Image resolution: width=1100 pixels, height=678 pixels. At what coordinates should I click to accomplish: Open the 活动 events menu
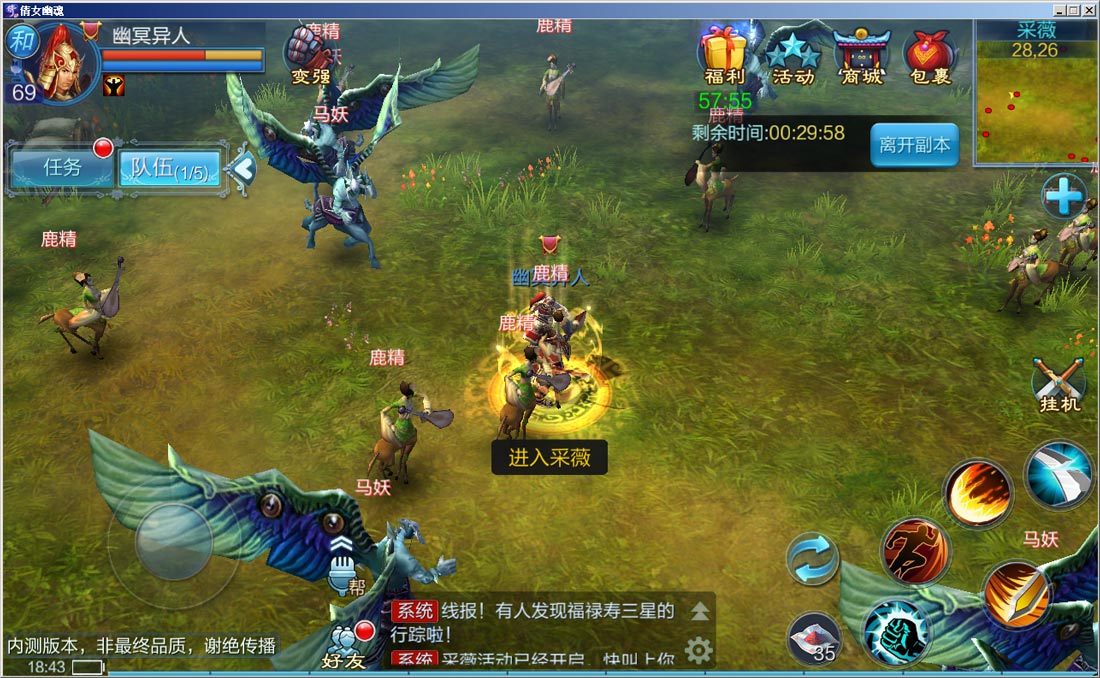pyautogui.click(x=793, y=56)
